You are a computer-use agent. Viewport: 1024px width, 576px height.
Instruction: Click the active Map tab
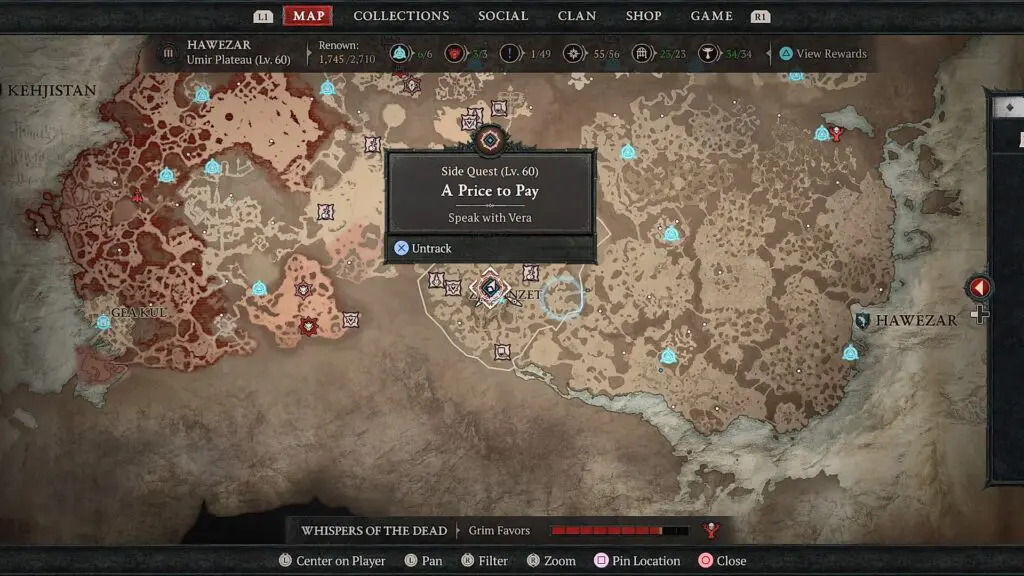click(308, 16)
